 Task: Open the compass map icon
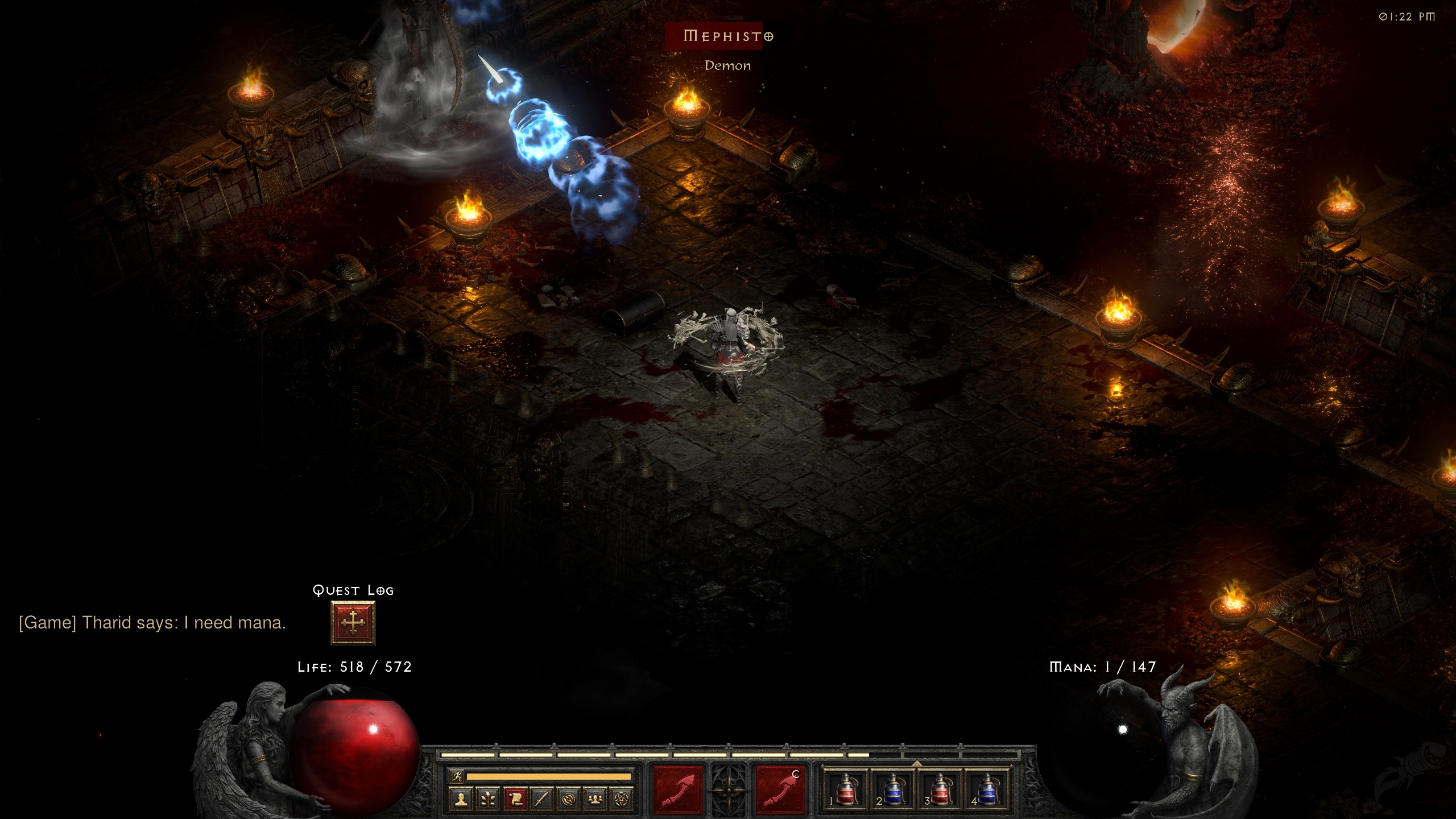[568, 800]
